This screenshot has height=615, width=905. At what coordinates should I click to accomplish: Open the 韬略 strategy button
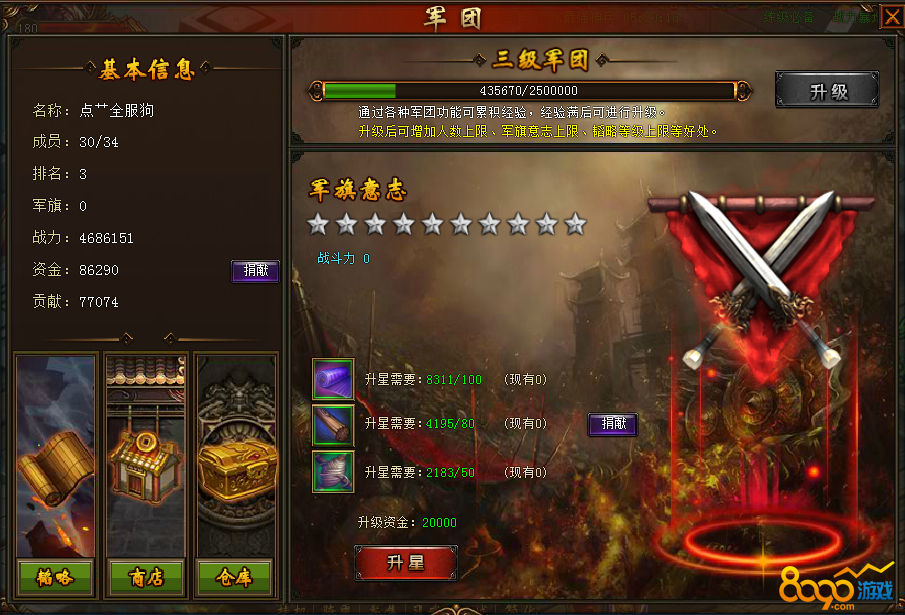(55, 576)
